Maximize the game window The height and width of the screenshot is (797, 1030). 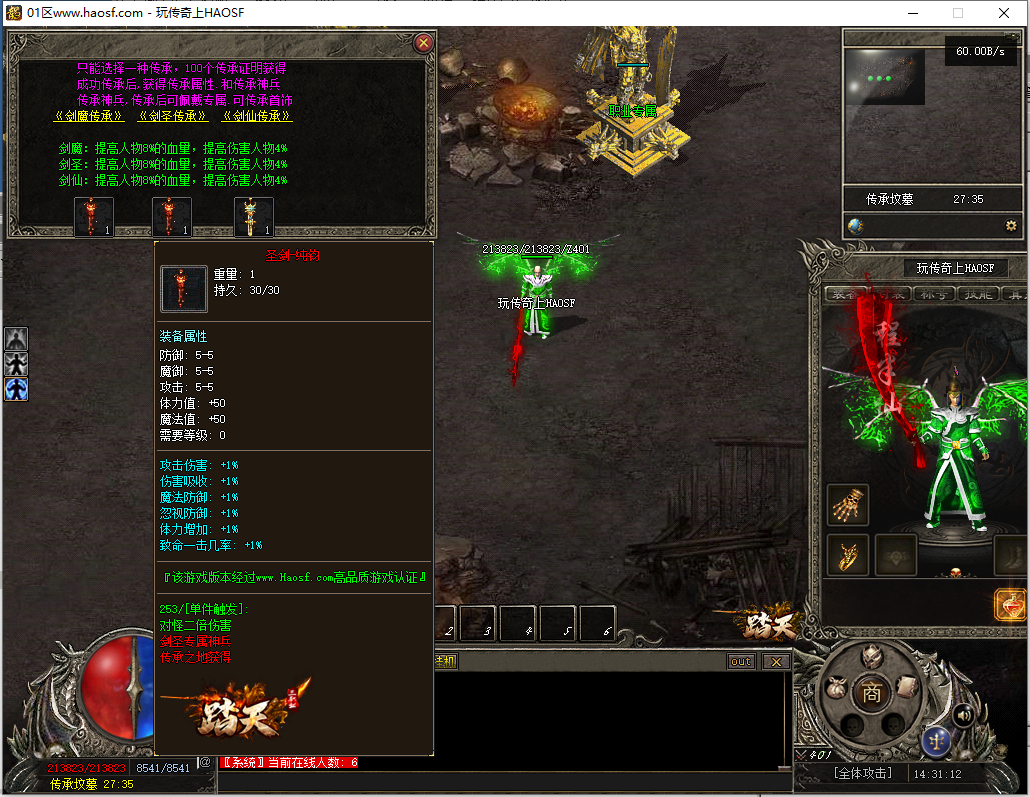click(958, 13)
